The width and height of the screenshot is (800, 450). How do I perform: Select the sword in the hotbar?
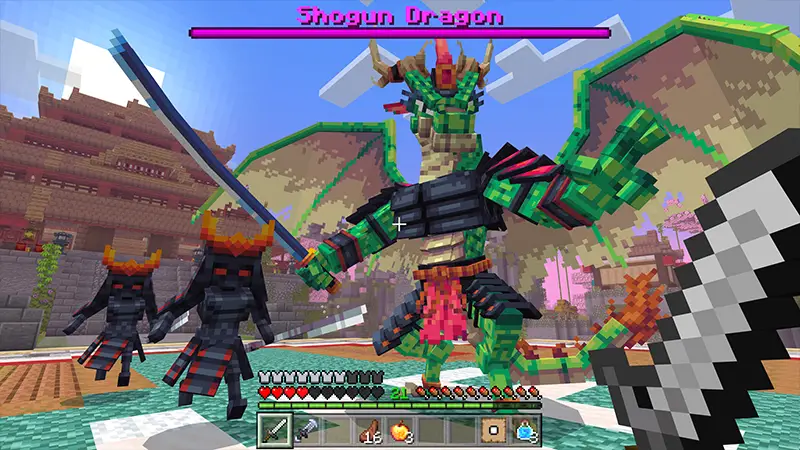point(275,430)
